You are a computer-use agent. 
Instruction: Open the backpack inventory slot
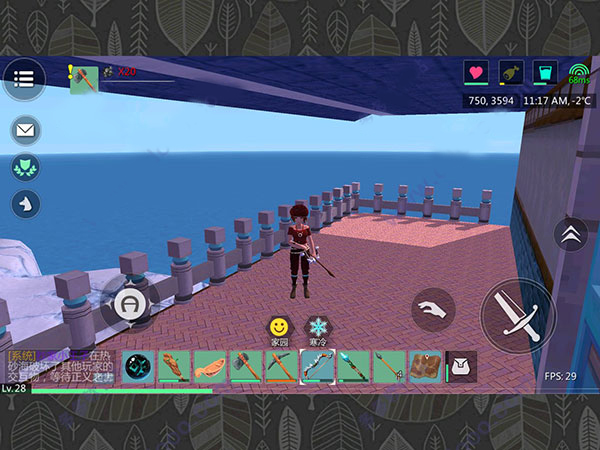[461, 367]
